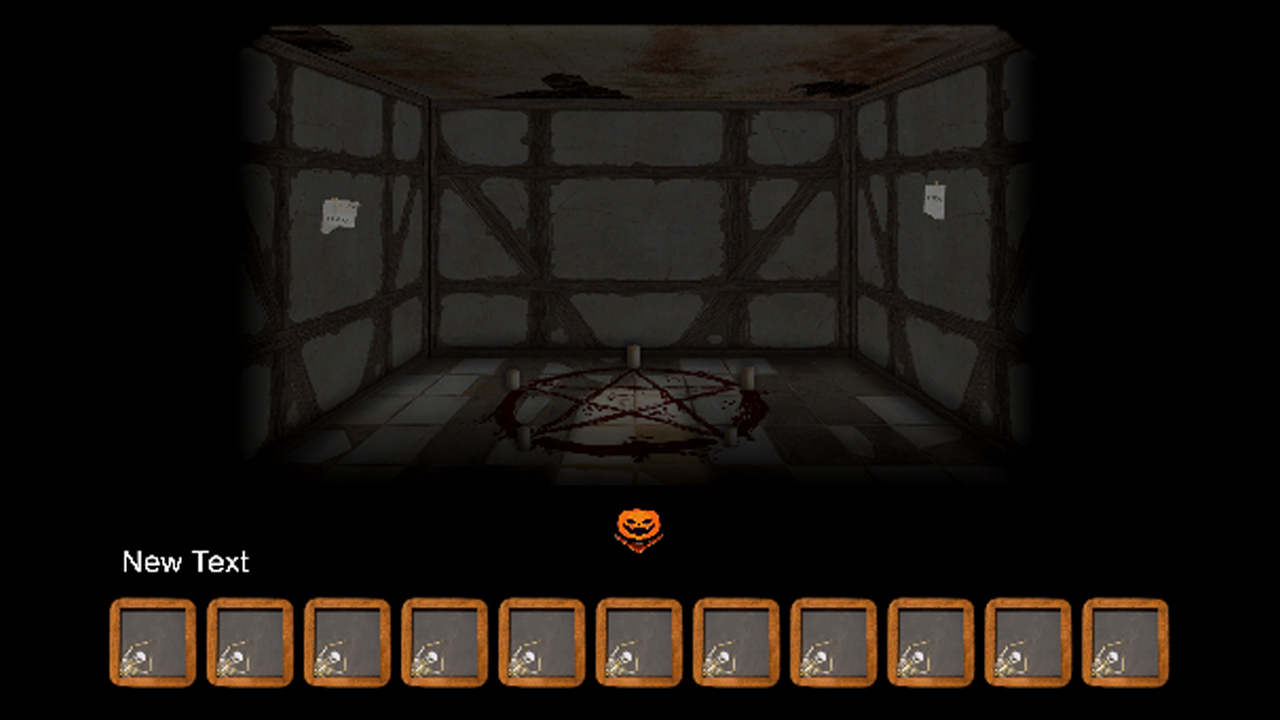This screenshot has width=1280, height=720.
Task: Click the skeleton icon in the ninth inventory slot
Action: pos(929,643)
